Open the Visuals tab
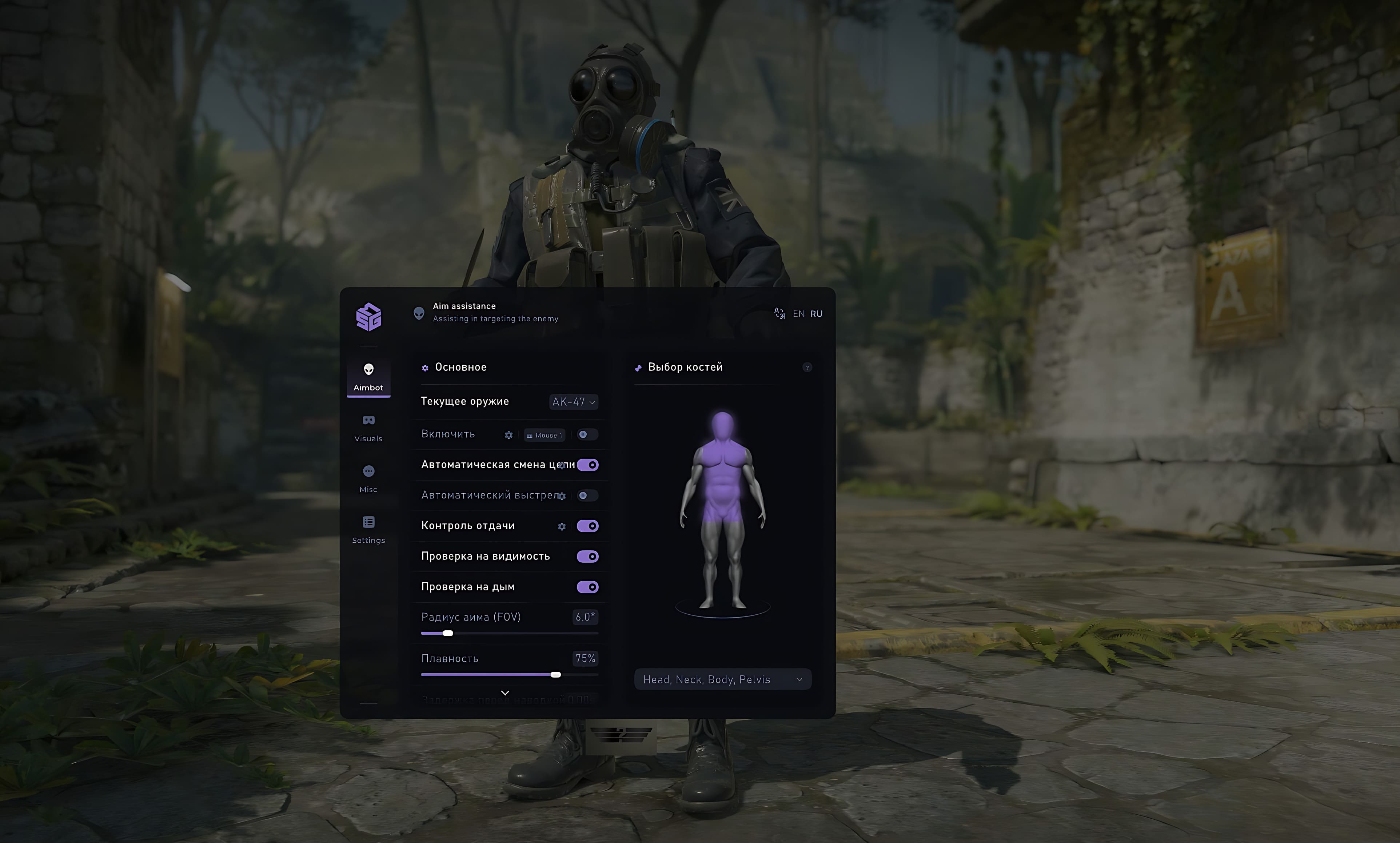The width and height of the screenshot is (1400, 843). tap(368, 428)
